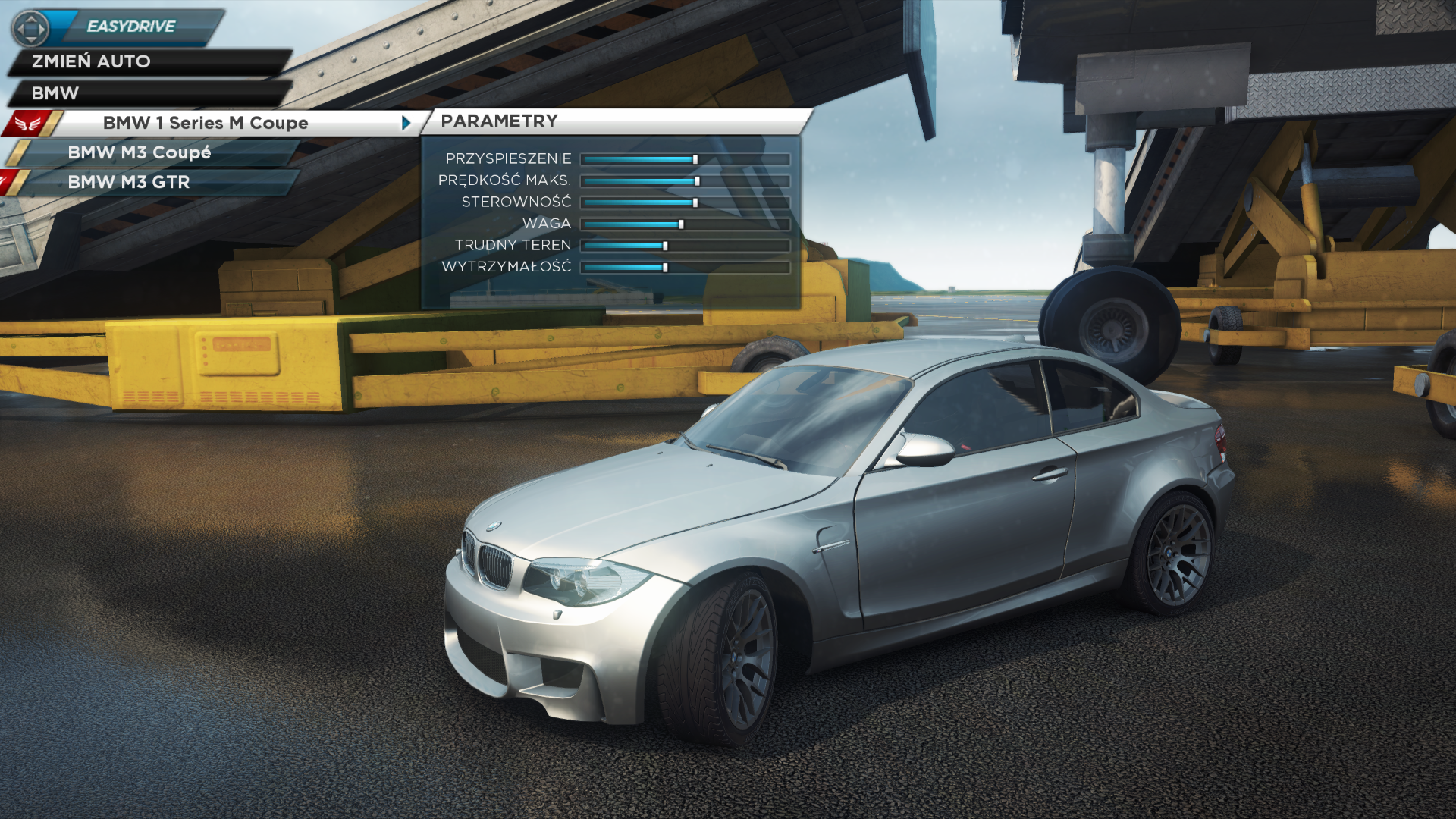Click the arrow beside BMW 1 Series M Coupe

(406, 123)
